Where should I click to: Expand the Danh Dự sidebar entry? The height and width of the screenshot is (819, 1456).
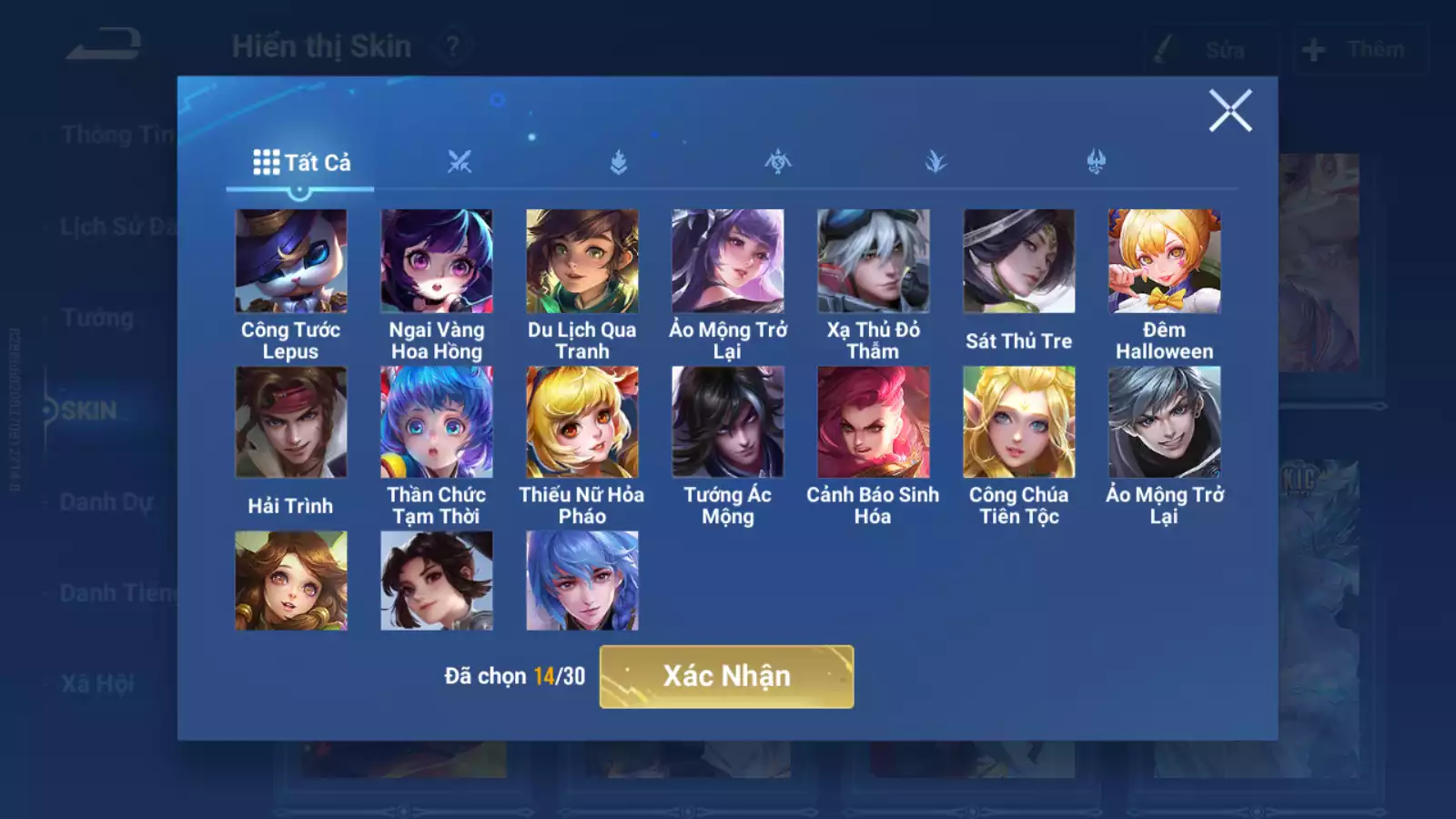click(x=105, y=502)
